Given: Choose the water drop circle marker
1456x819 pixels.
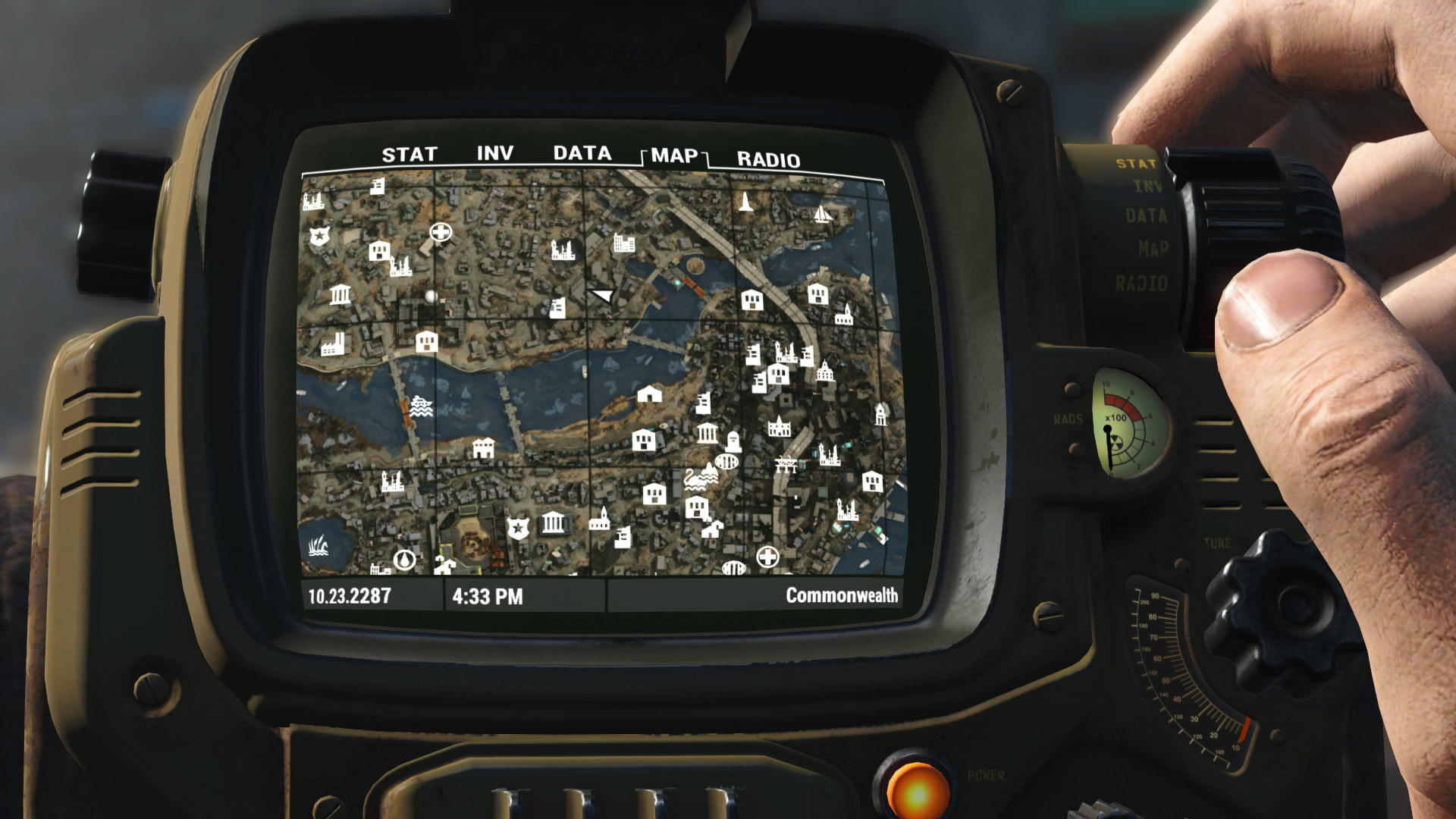Looking at the screenshot, I should [x=405, y=560].
